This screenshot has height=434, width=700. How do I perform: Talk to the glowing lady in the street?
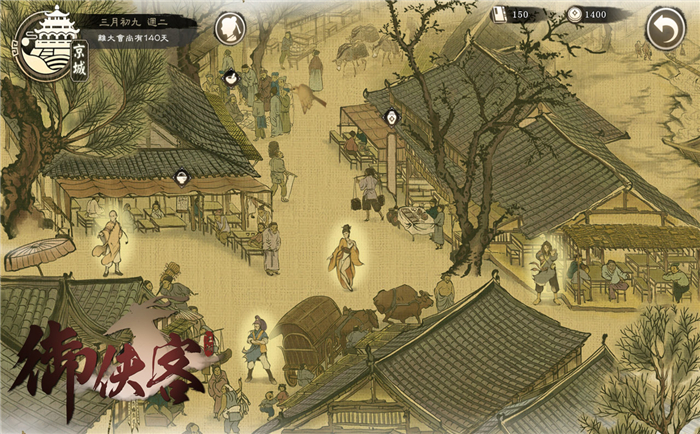(346, 257)
